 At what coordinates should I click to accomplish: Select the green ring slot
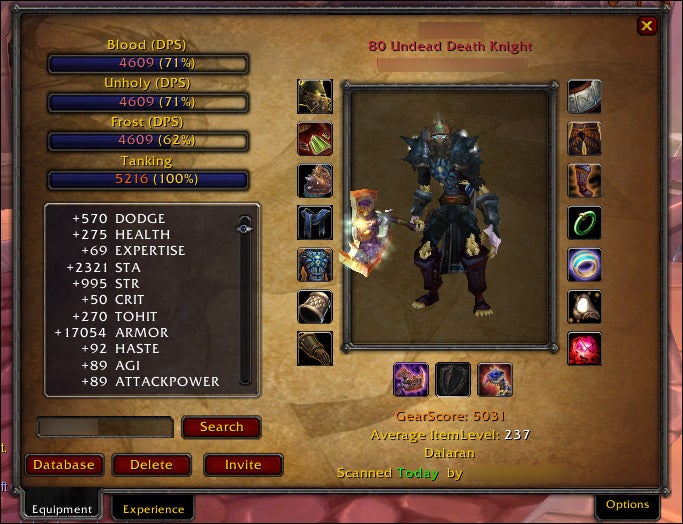[x=585, y=223]
